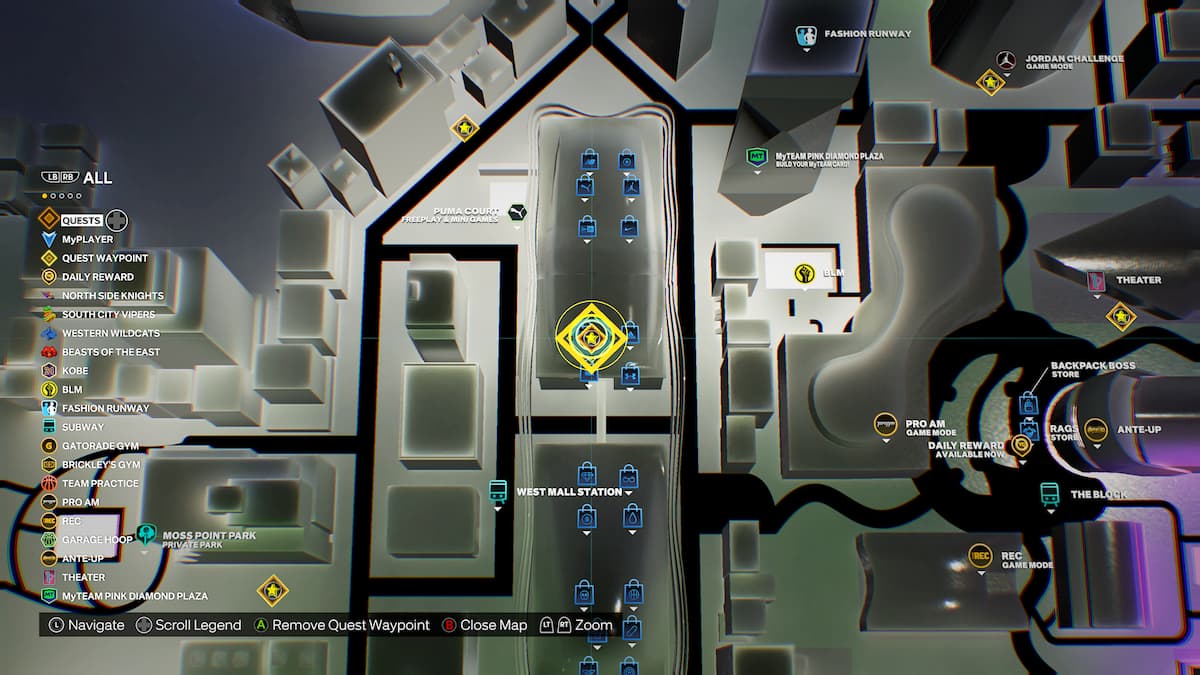
Task: Select the West Mall Station marker
Action: tap(498, 492)
